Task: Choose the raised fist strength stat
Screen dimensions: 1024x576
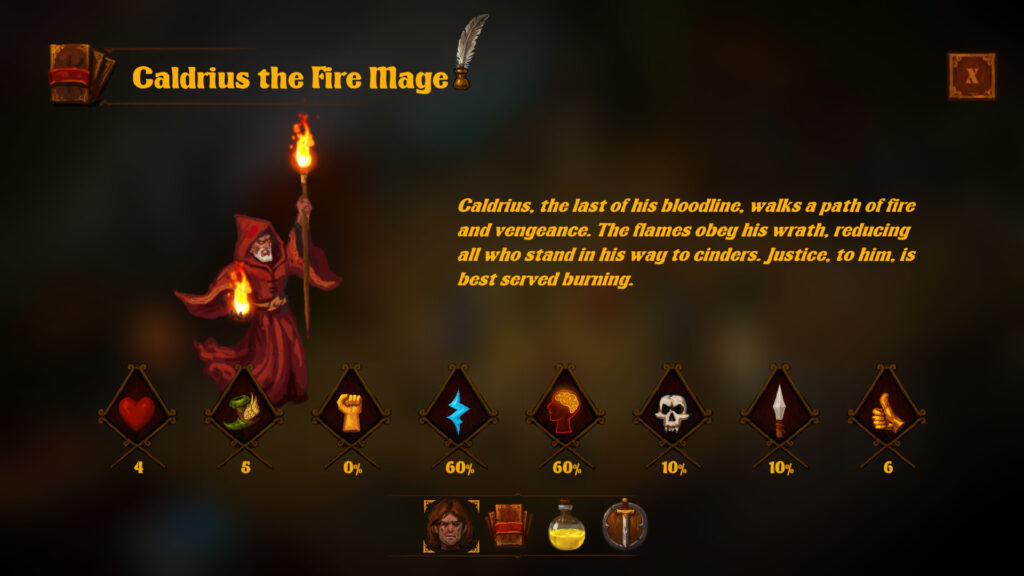Action: click(351, 412)
